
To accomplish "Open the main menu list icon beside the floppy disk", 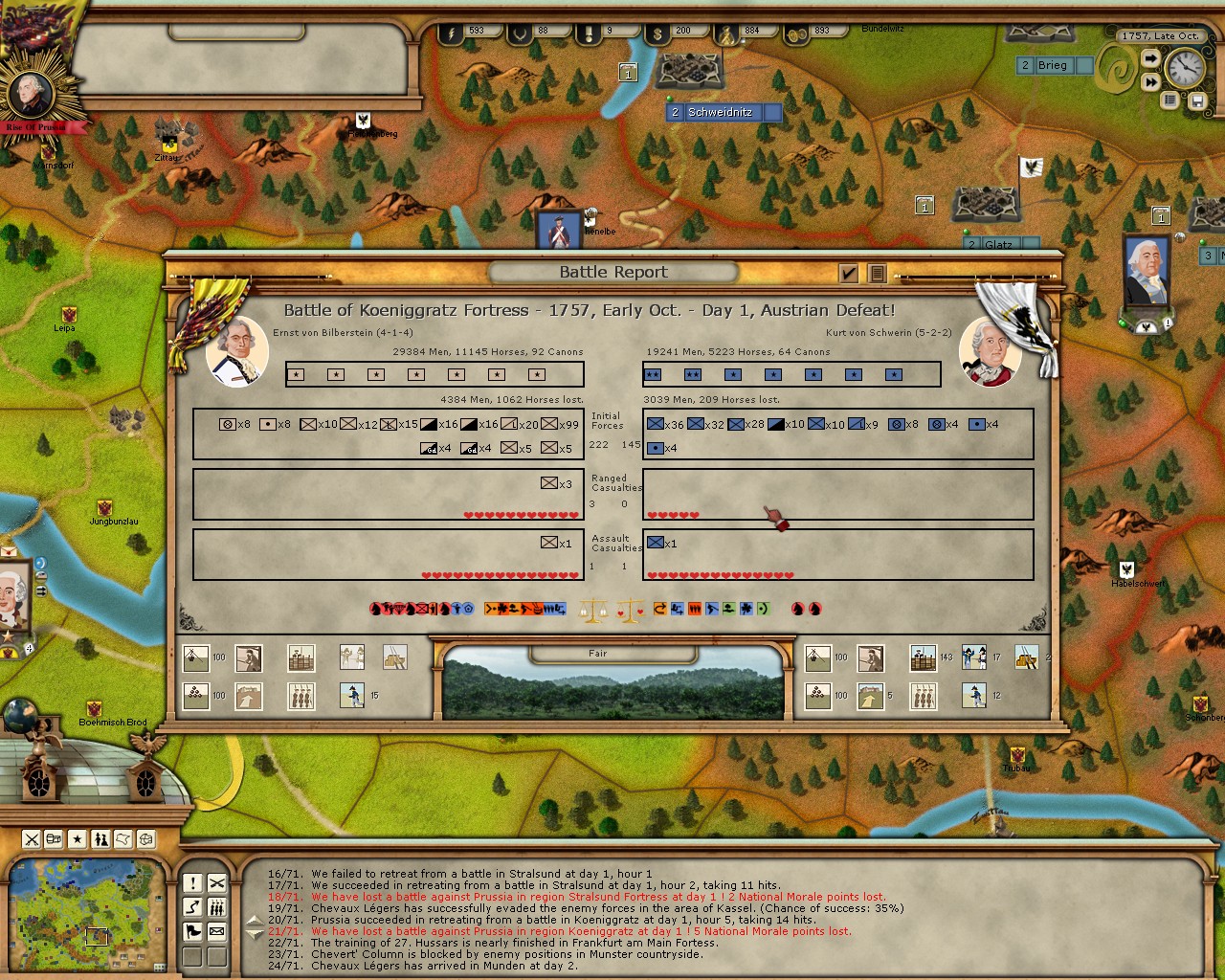I will click(x=1169, y=100).
